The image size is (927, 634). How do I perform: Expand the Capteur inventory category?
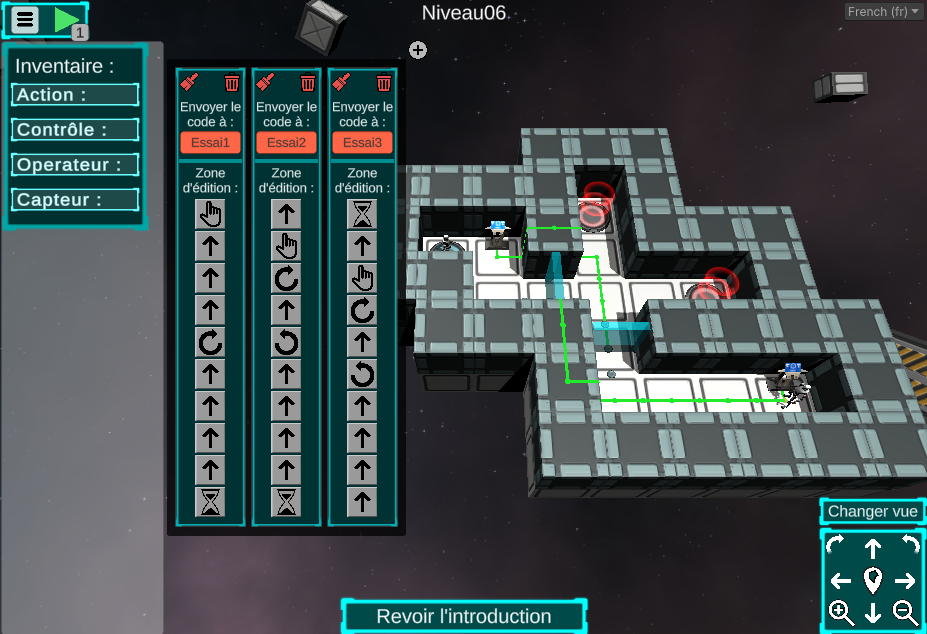(75, 200)
